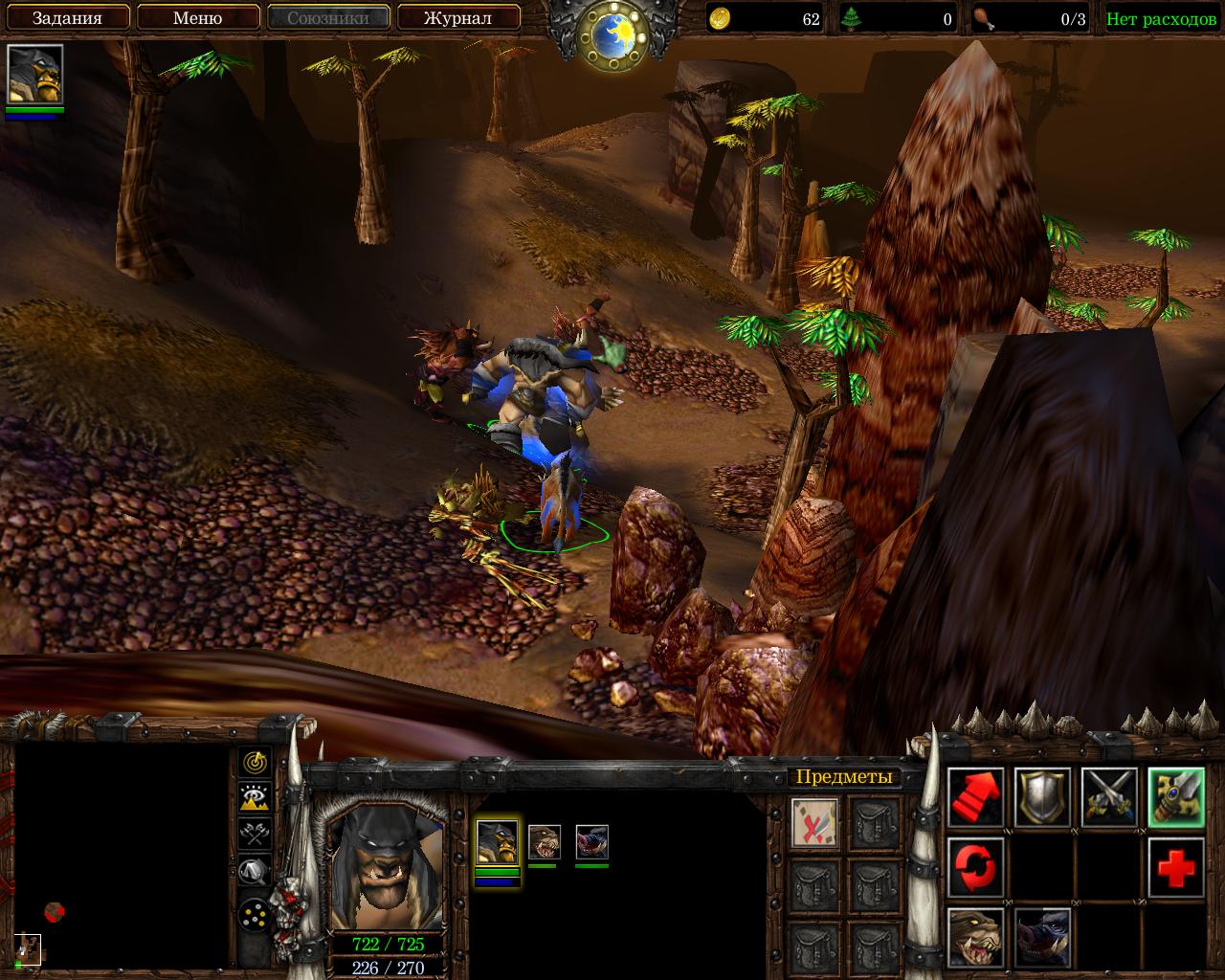Click the day-night clock at top center
Image resolution: width=1225 pixels, height=980 pixels.
point(612,34)
